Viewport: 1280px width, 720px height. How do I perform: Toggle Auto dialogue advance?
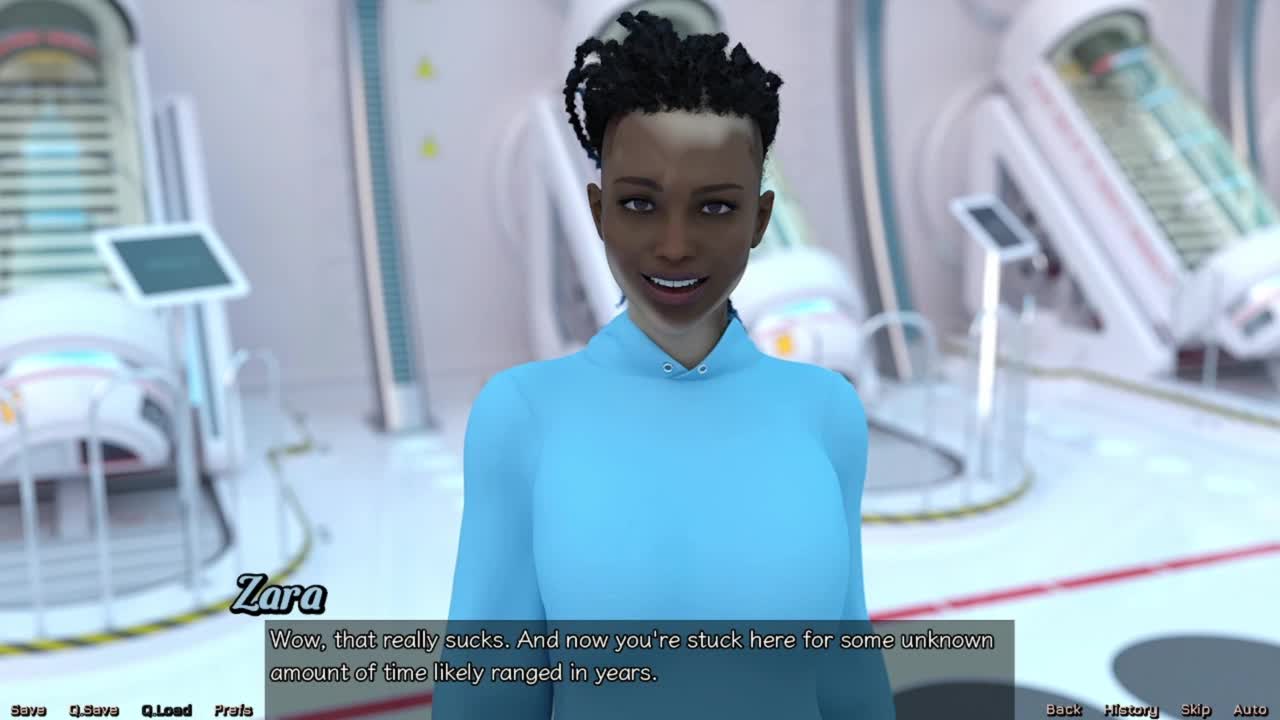point(1250,710)
